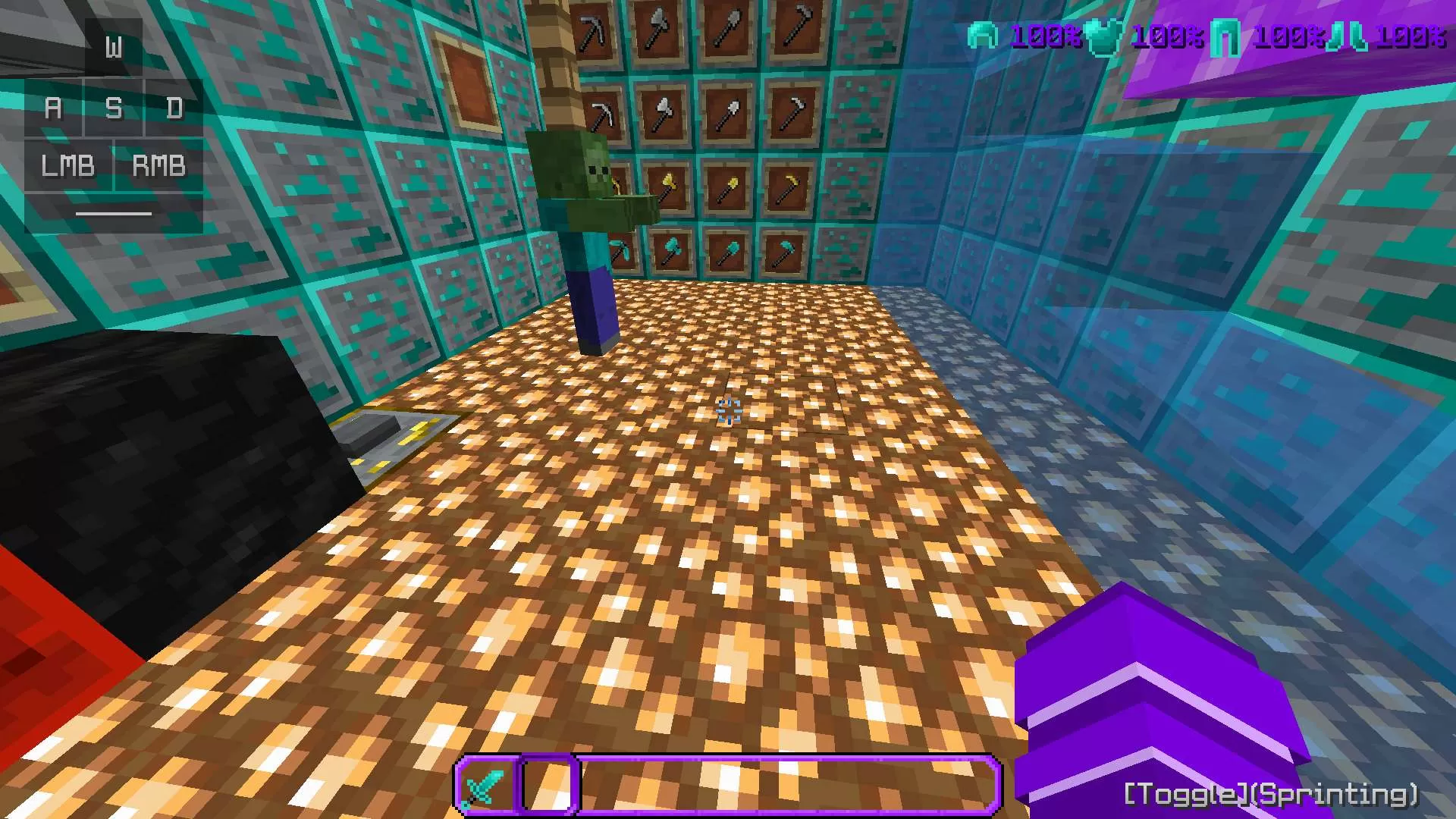Viewport: 1456px width, 819px height.
Task: Click the helmet durability icon showing 100%
Action: tap(983, 33)
